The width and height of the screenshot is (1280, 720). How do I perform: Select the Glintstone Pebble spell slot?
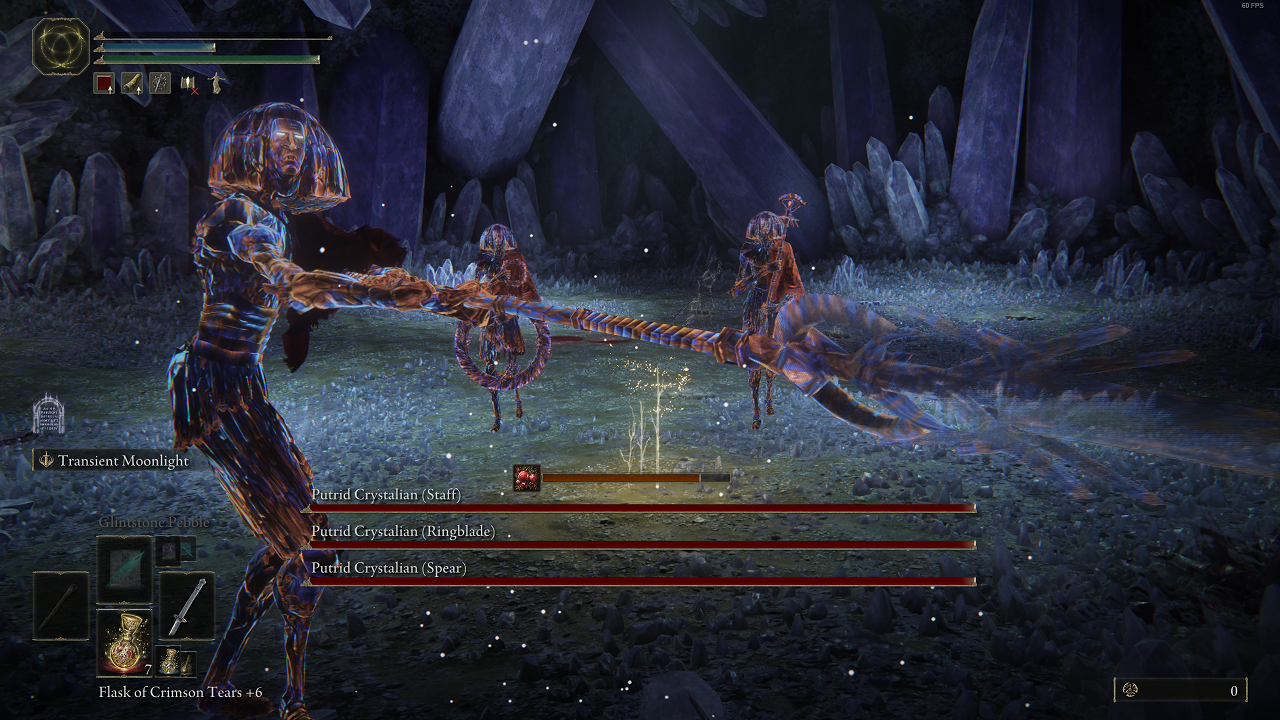point(124,568)
